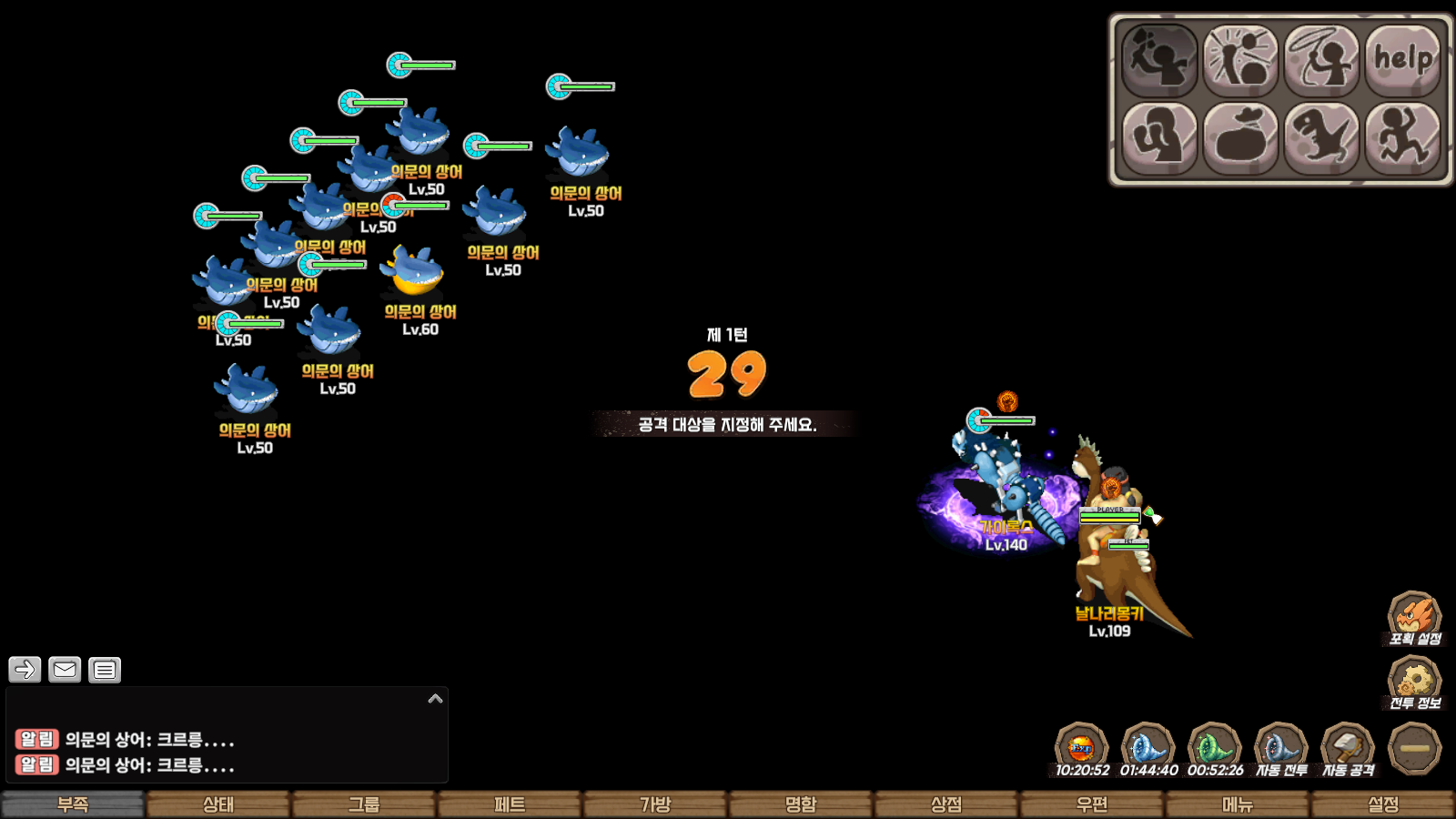Viewport: 1456px width, 819px height.
Task: Toggle 자동 공격 auto attack
Action: [1348, 749]
